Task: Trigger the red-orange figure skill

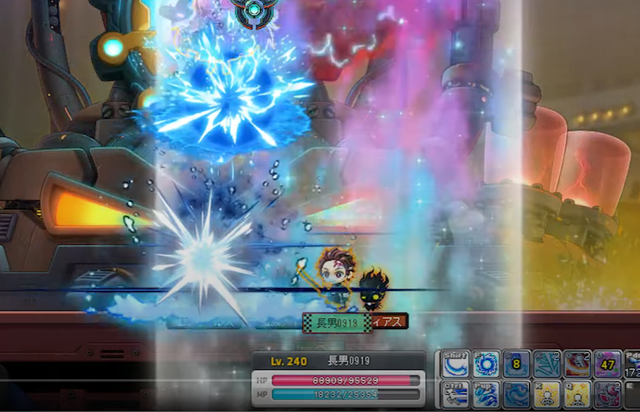Action: click(578, 364)
